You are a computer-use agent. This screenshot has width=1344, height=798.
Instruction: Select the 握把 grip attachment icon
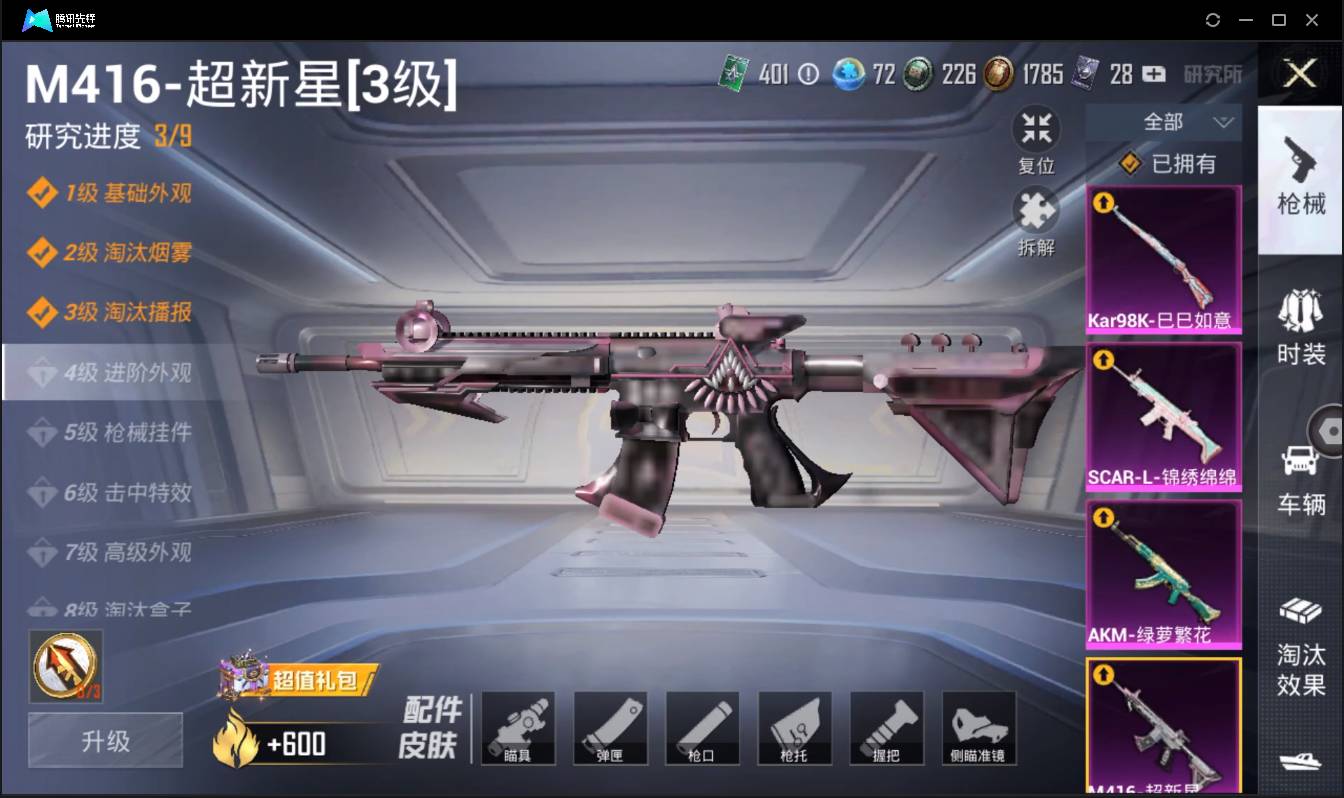click(x=886, y=728)
